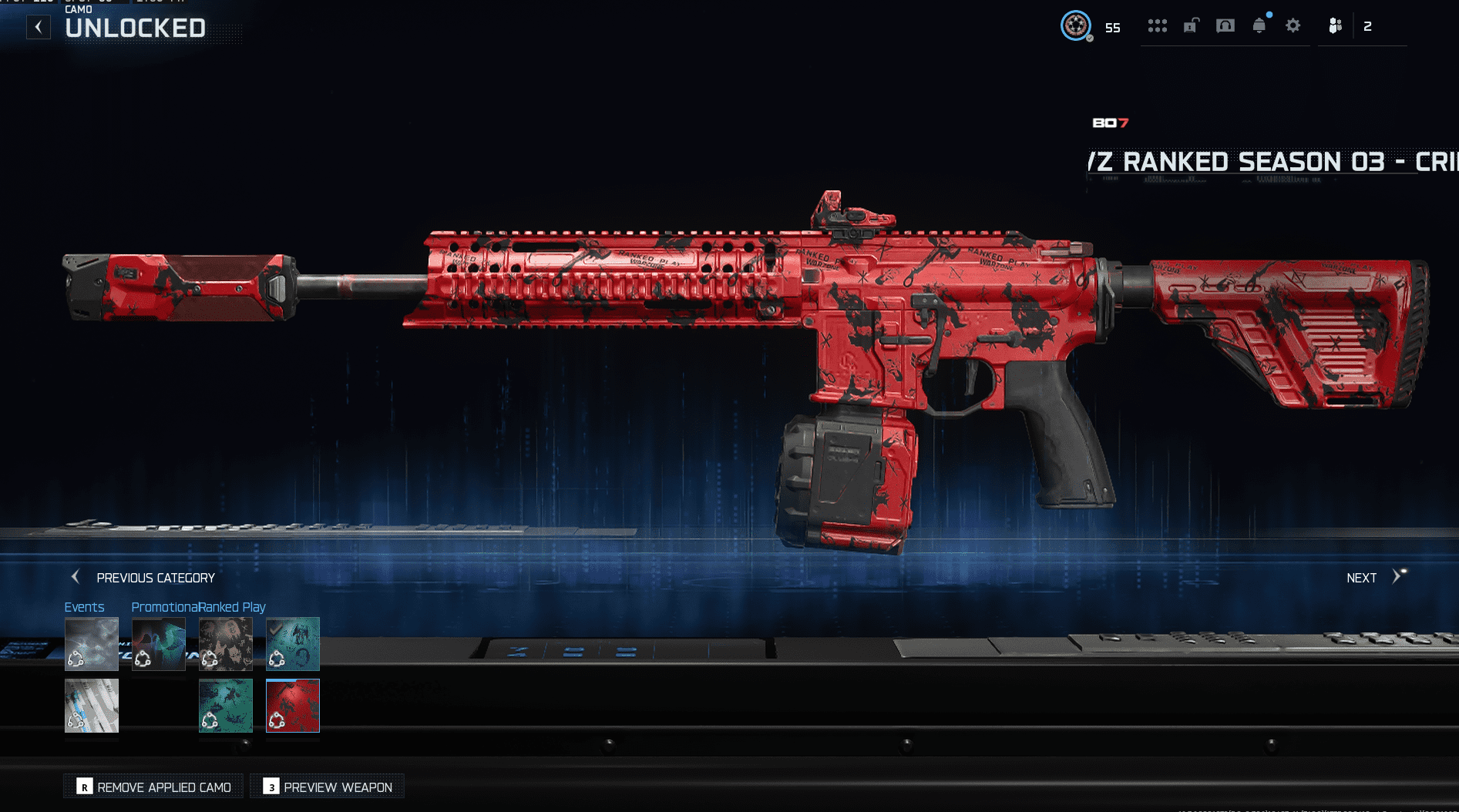This screenshot has width=1459, height=812.
Task: Select the grey-blue cloudy Events camo
Action: (x=92, y=644)
